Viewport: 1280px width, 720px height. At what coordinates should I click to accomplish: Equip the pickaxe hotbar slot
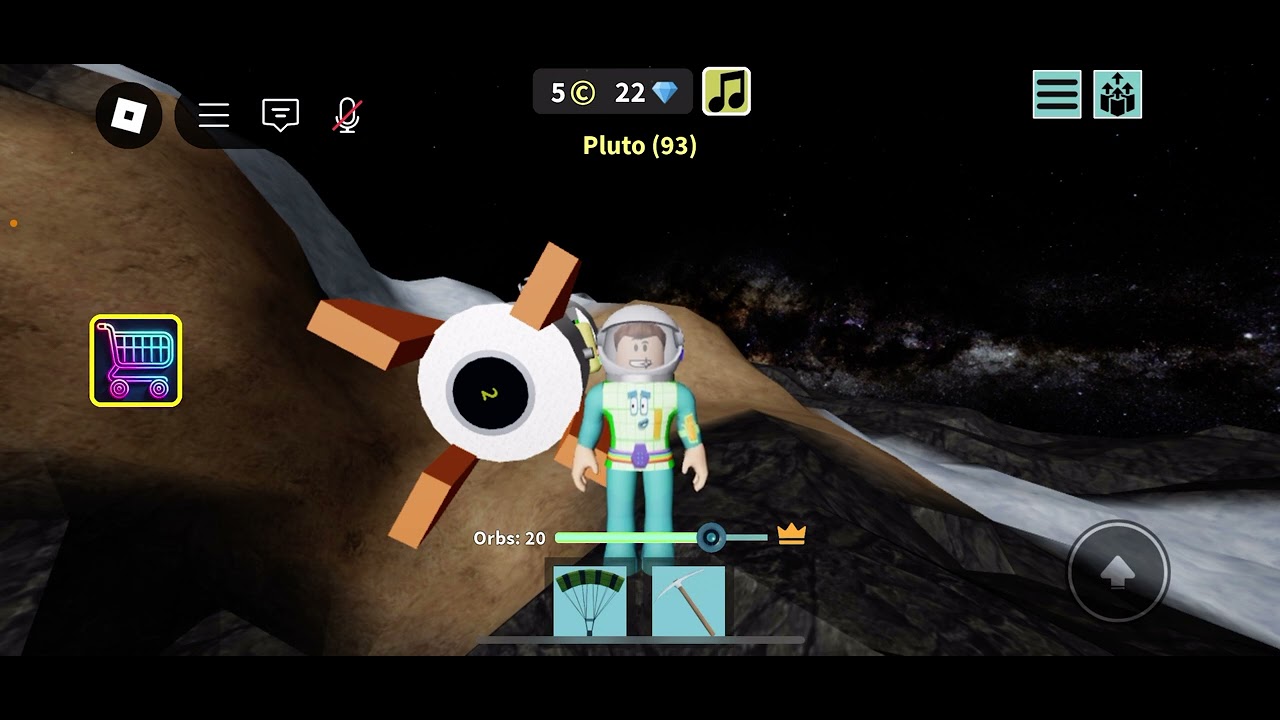(688, 601)
